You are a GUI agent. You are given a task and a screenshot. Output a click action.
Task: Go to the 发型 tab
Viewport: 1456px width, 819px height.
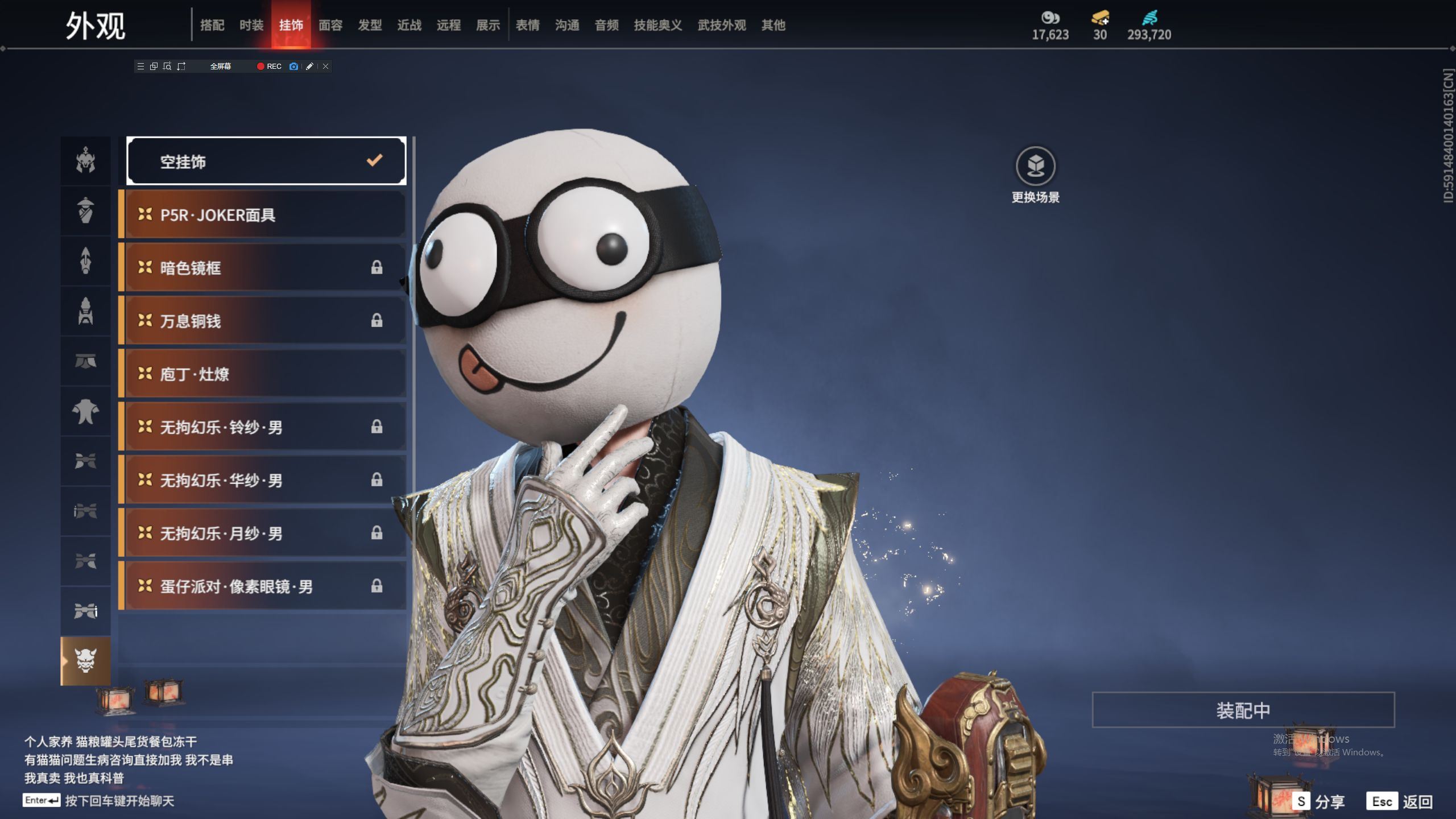[x=370, y=25]
